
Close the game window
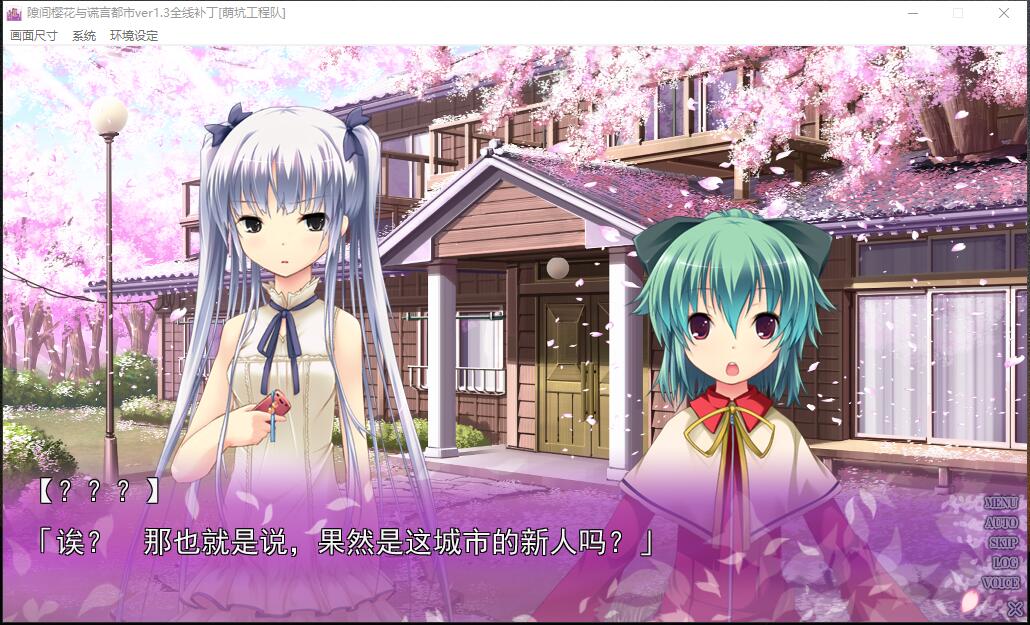[1004, 13]
